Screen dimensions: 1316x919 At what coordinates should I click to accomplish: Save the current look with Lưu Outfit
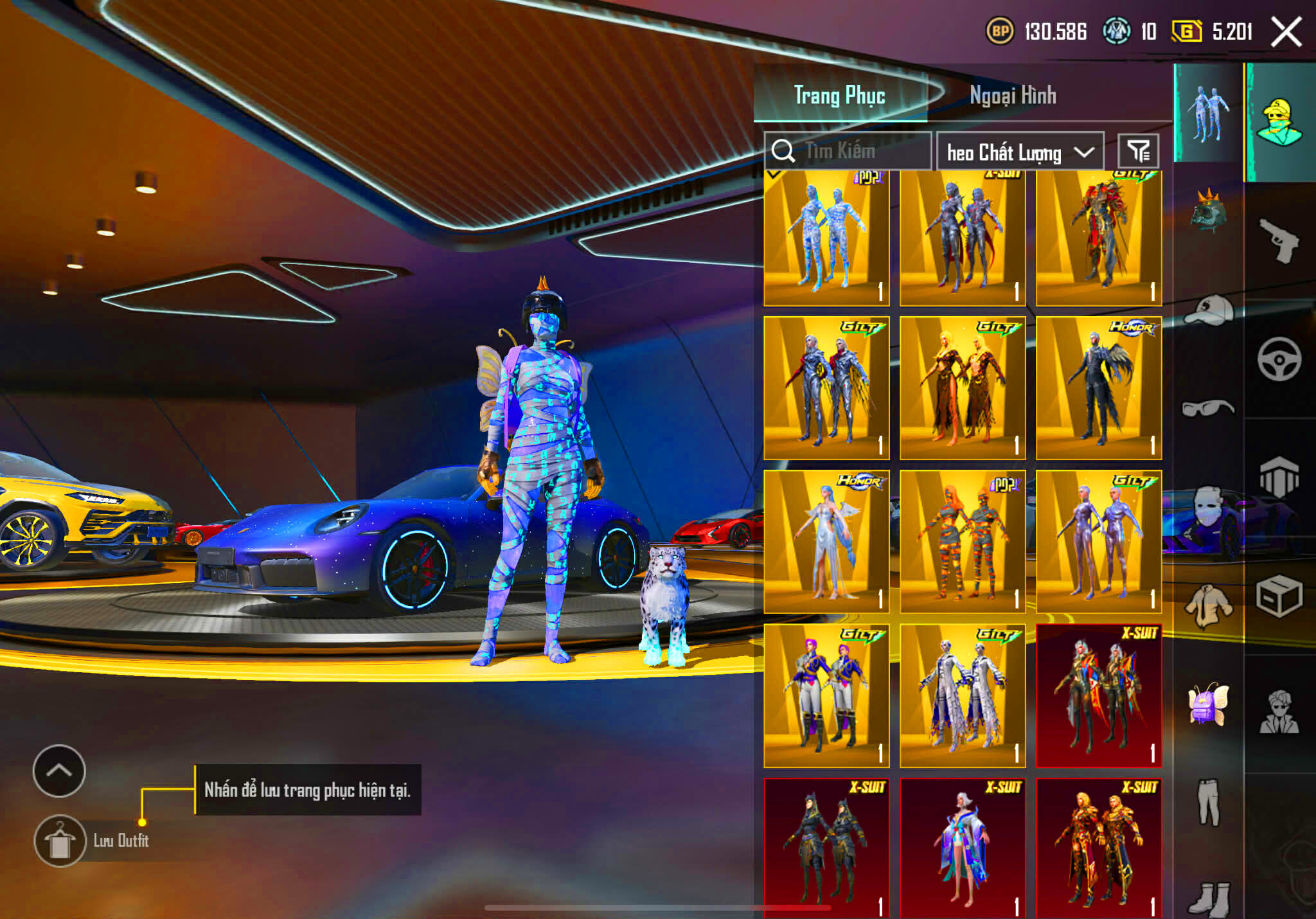(60, 841)
